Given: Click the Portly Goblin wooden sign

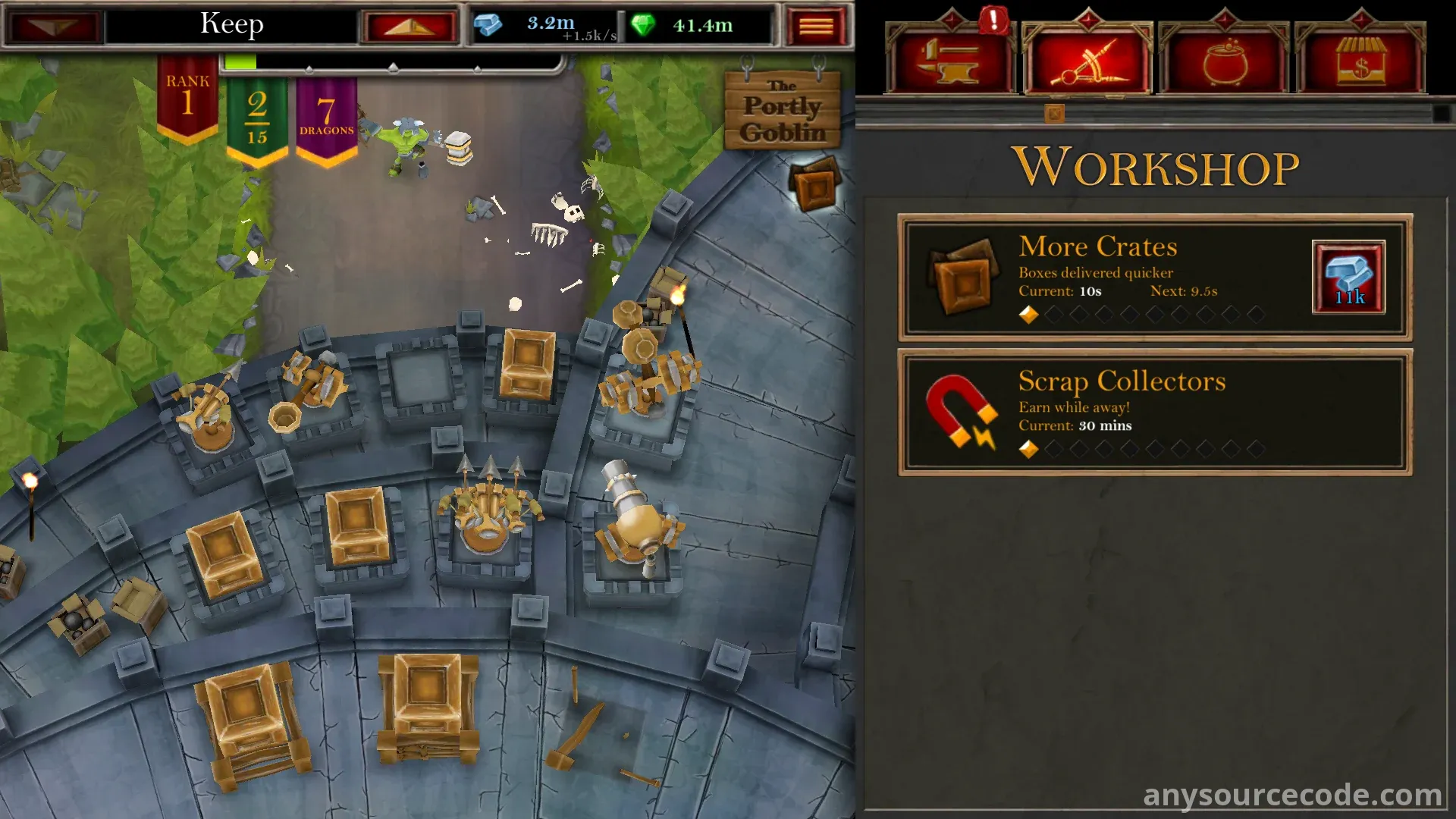Looking at the screenshot, I should [782, 110].
